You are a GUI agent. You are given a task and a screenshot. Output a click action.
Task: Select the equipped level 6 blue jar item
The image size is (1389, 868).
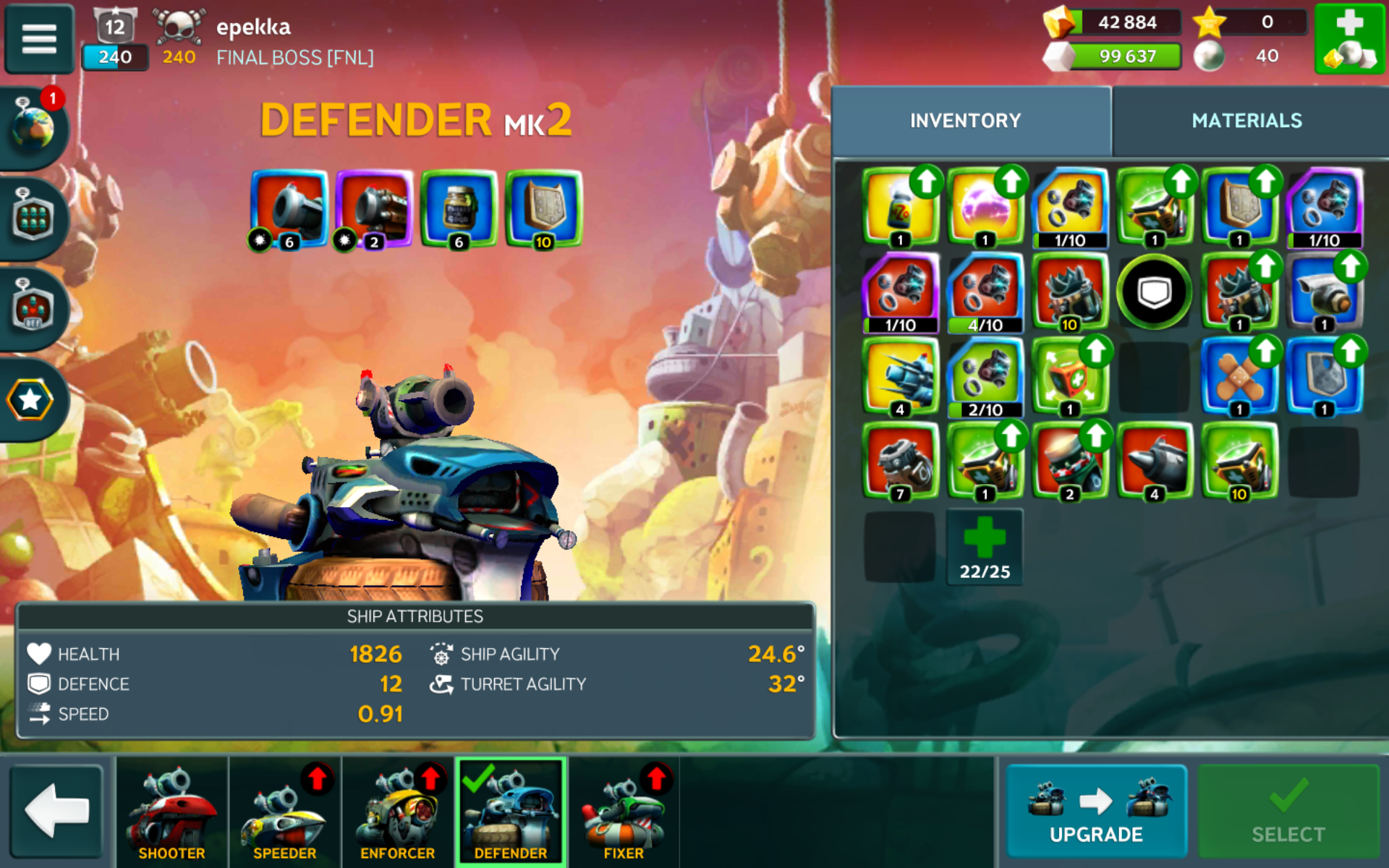[459, 209]
